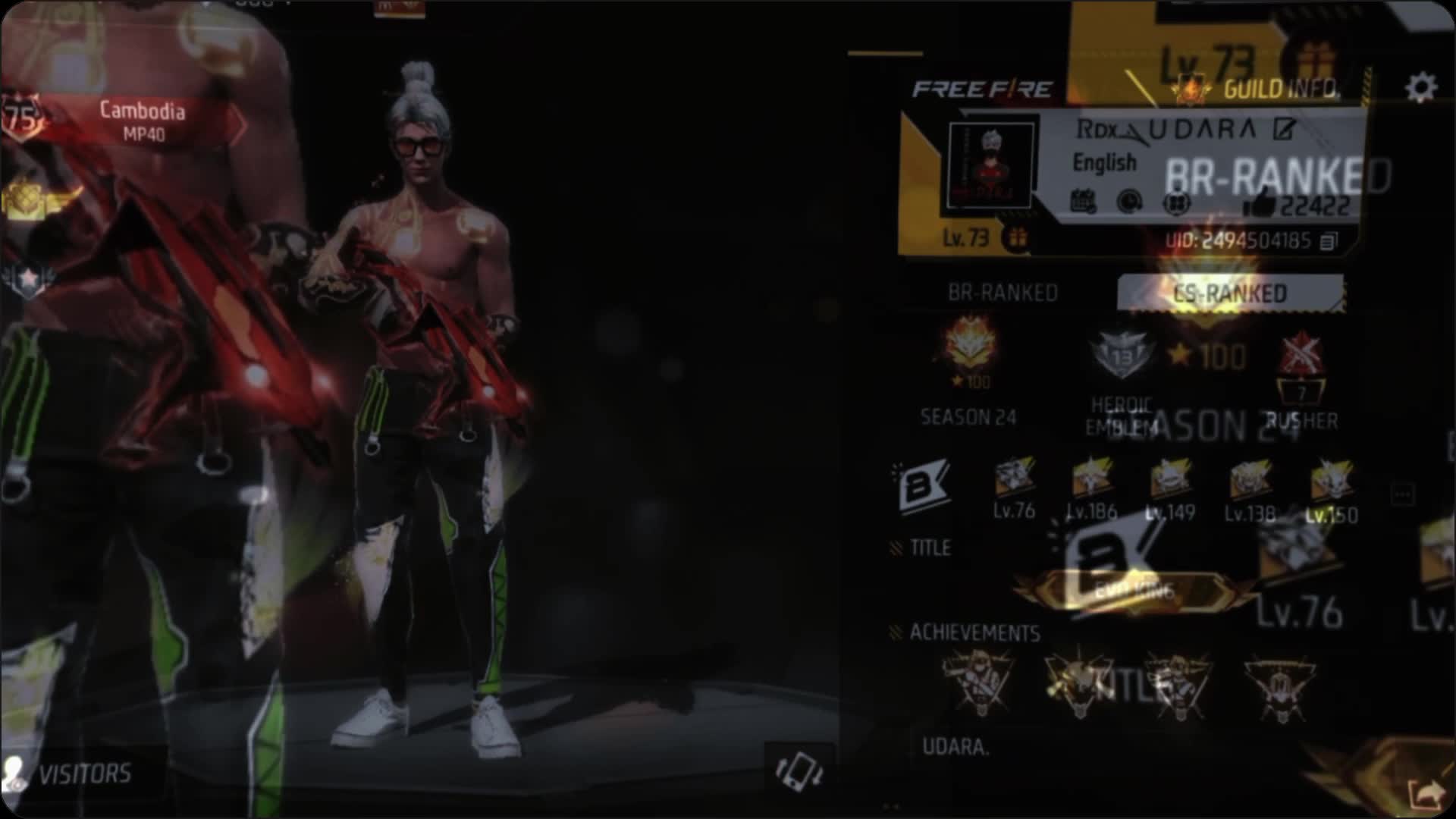This screenshot has height=819, width=1456.
Task: Click the gift icon beside Lv. 73
Action: [x=1016, y=238]
